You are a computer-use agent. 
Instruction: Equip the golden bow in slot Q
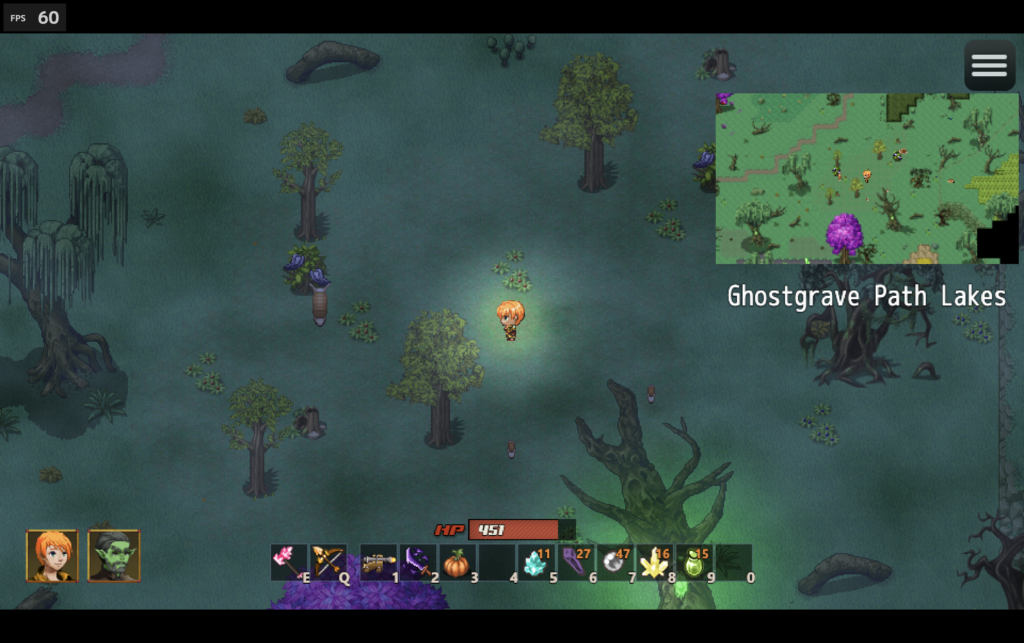tap(328, 562)
